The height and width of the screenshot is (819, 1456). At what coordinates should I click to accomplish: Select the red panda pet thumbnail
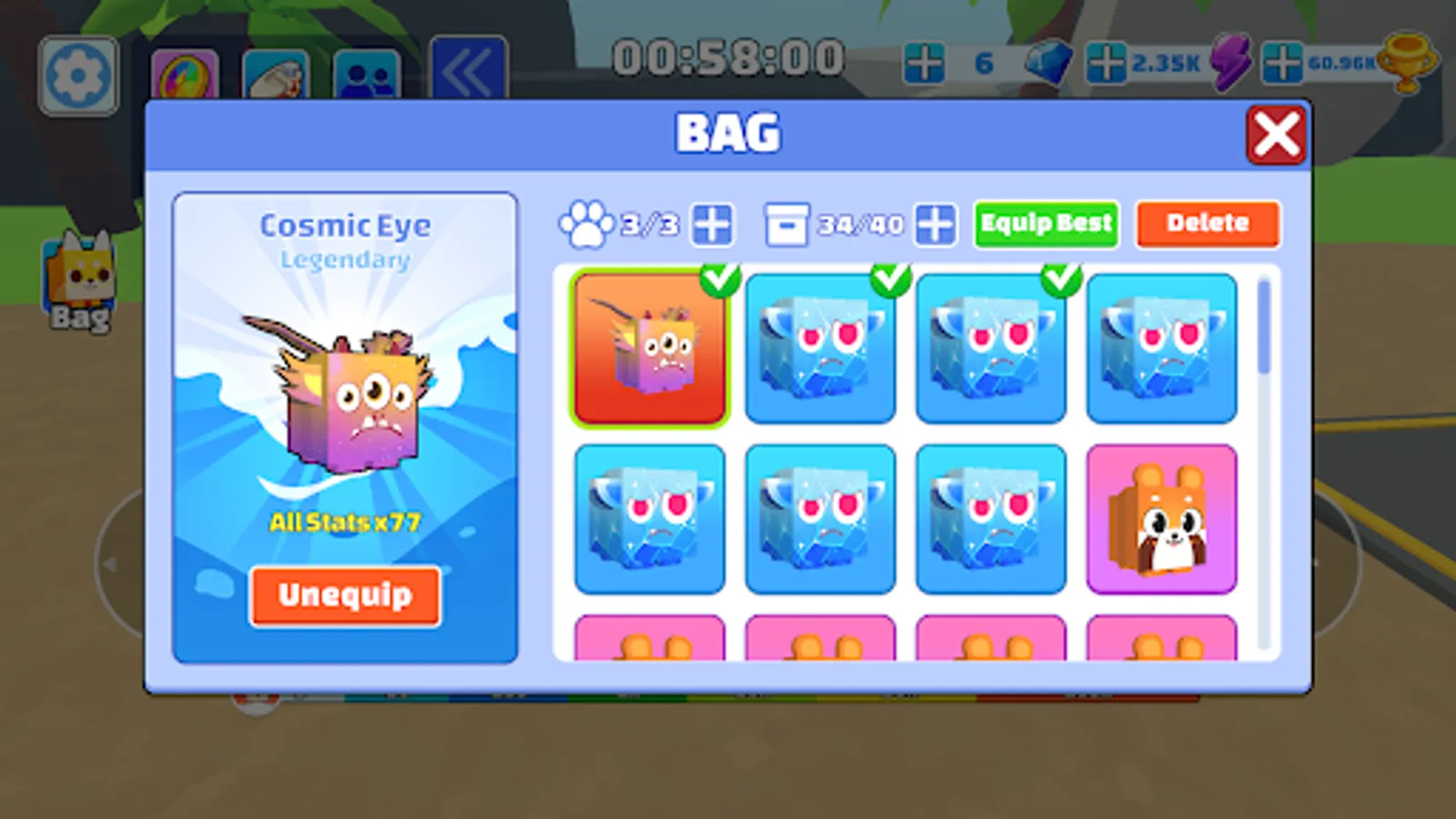coord(1162,519)
